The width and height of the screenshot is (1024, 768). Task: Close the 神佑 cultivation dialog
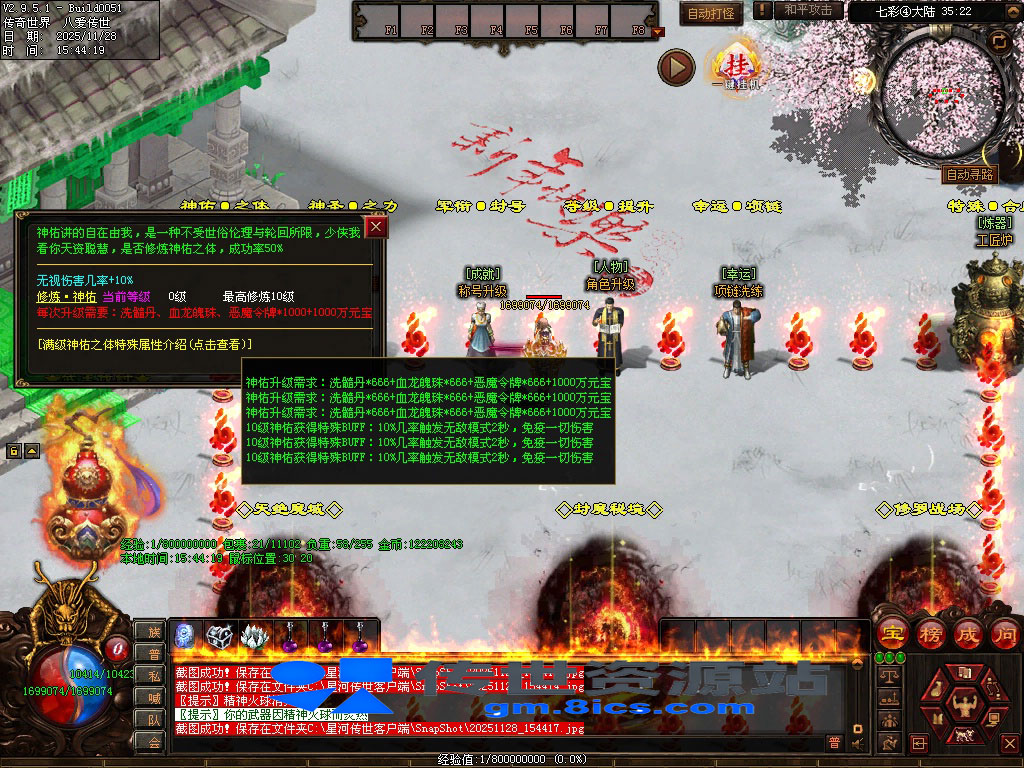(x=376, y=227)
